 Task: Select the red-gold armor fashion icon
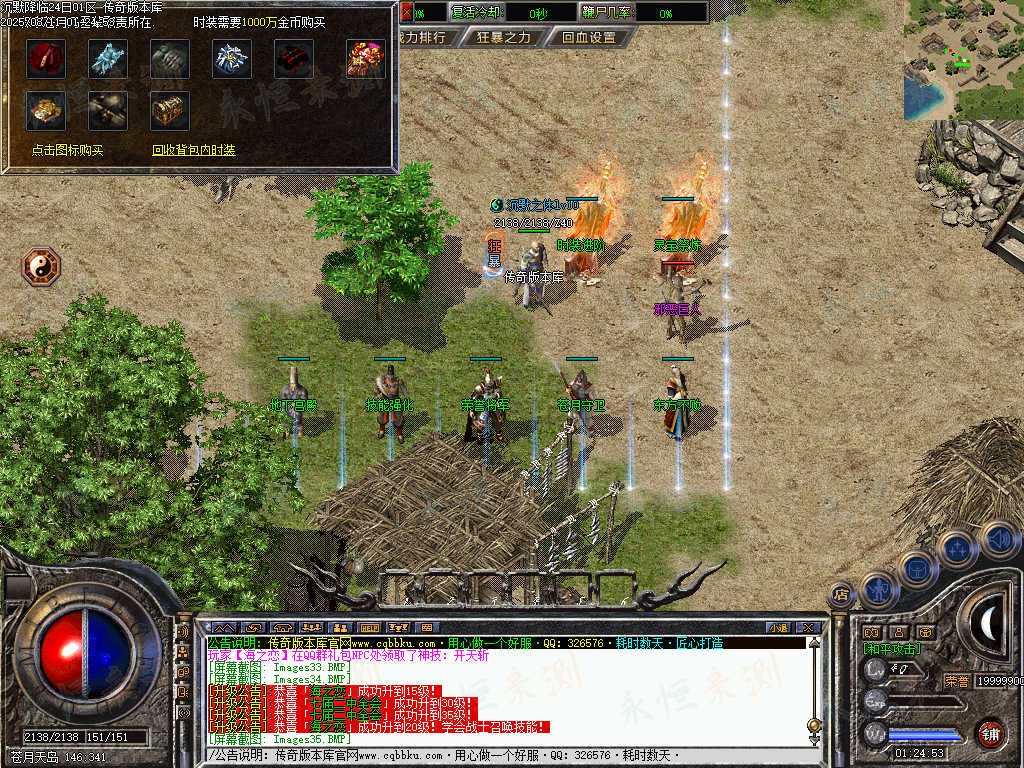(366, 59)
